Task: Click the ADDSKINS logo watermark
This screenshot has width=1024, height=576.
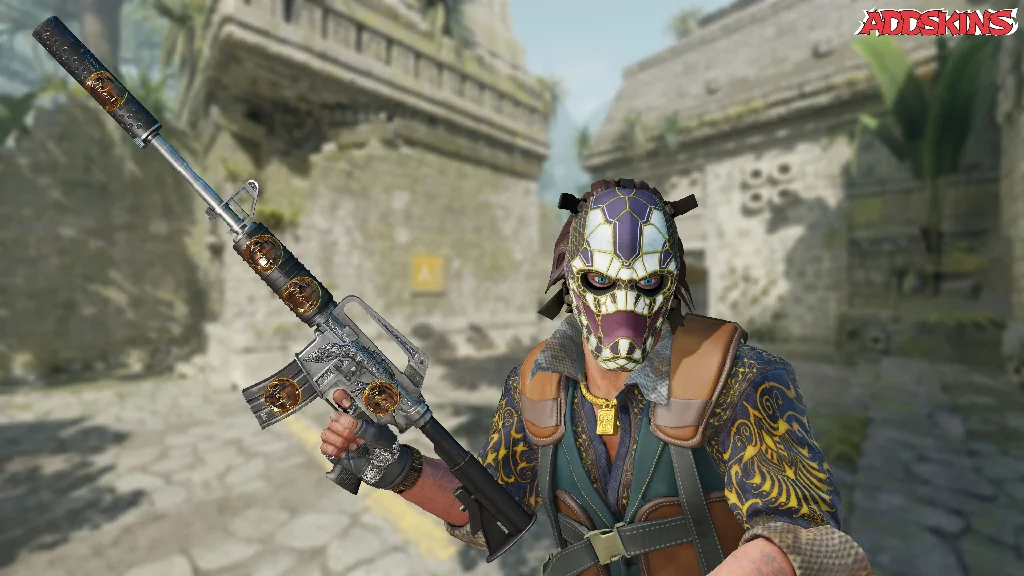Action: 936,22
